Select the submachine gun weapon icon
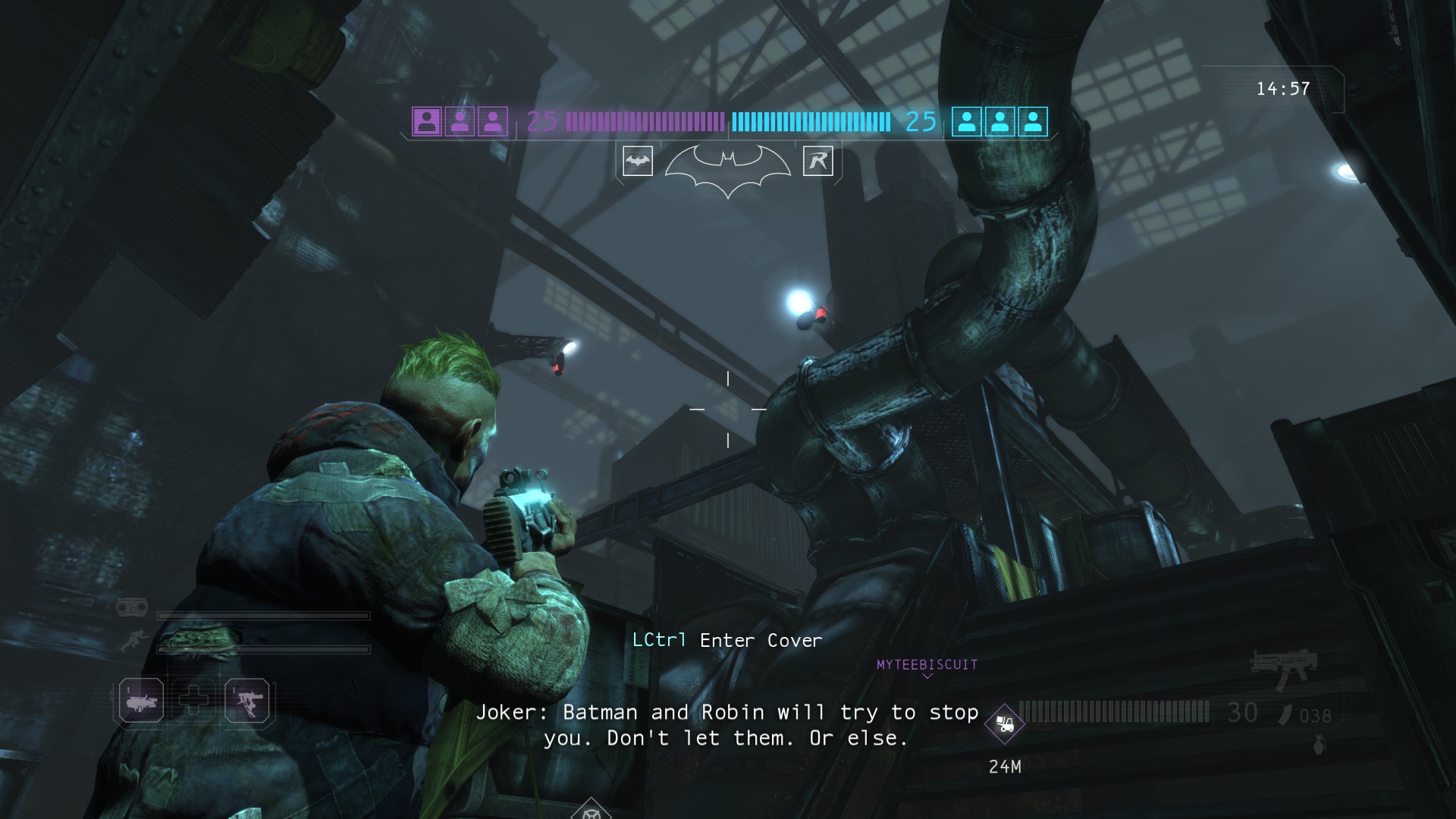Image resolution: width=1456 pixels, height=819 pixels. (x=1282, y=667)
